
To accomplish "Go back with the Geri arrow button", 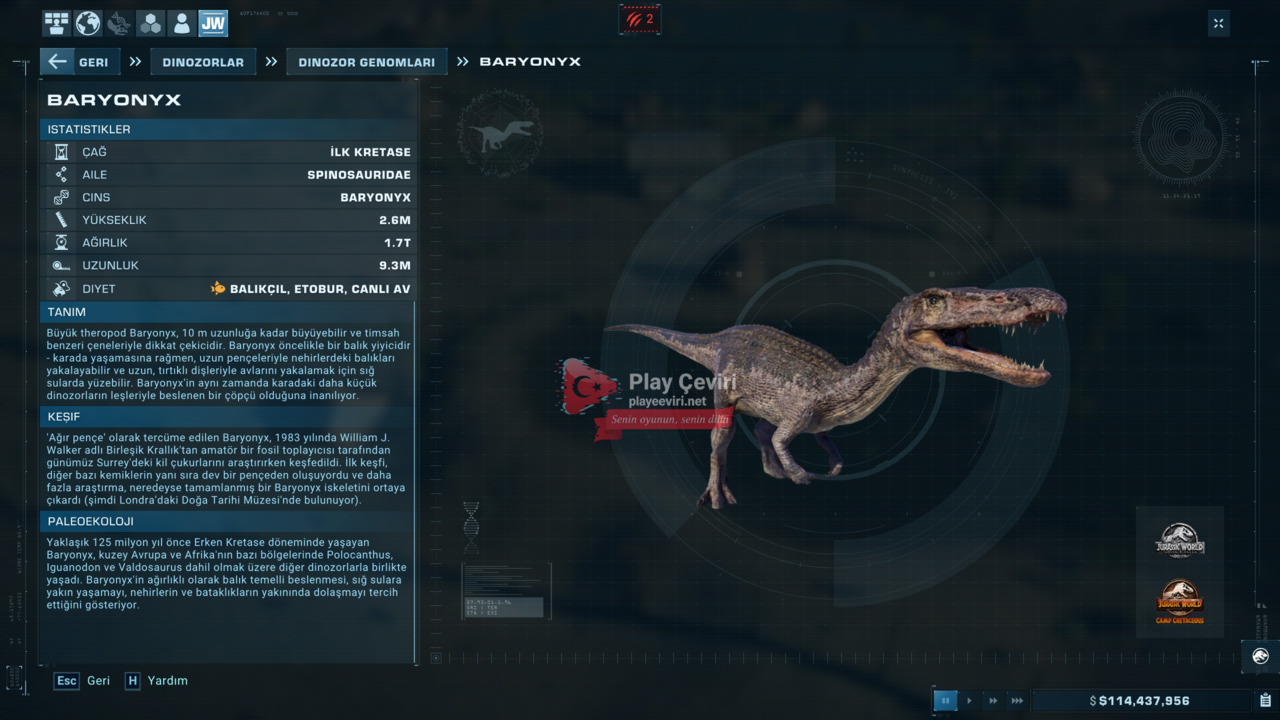I will [79, 62].
